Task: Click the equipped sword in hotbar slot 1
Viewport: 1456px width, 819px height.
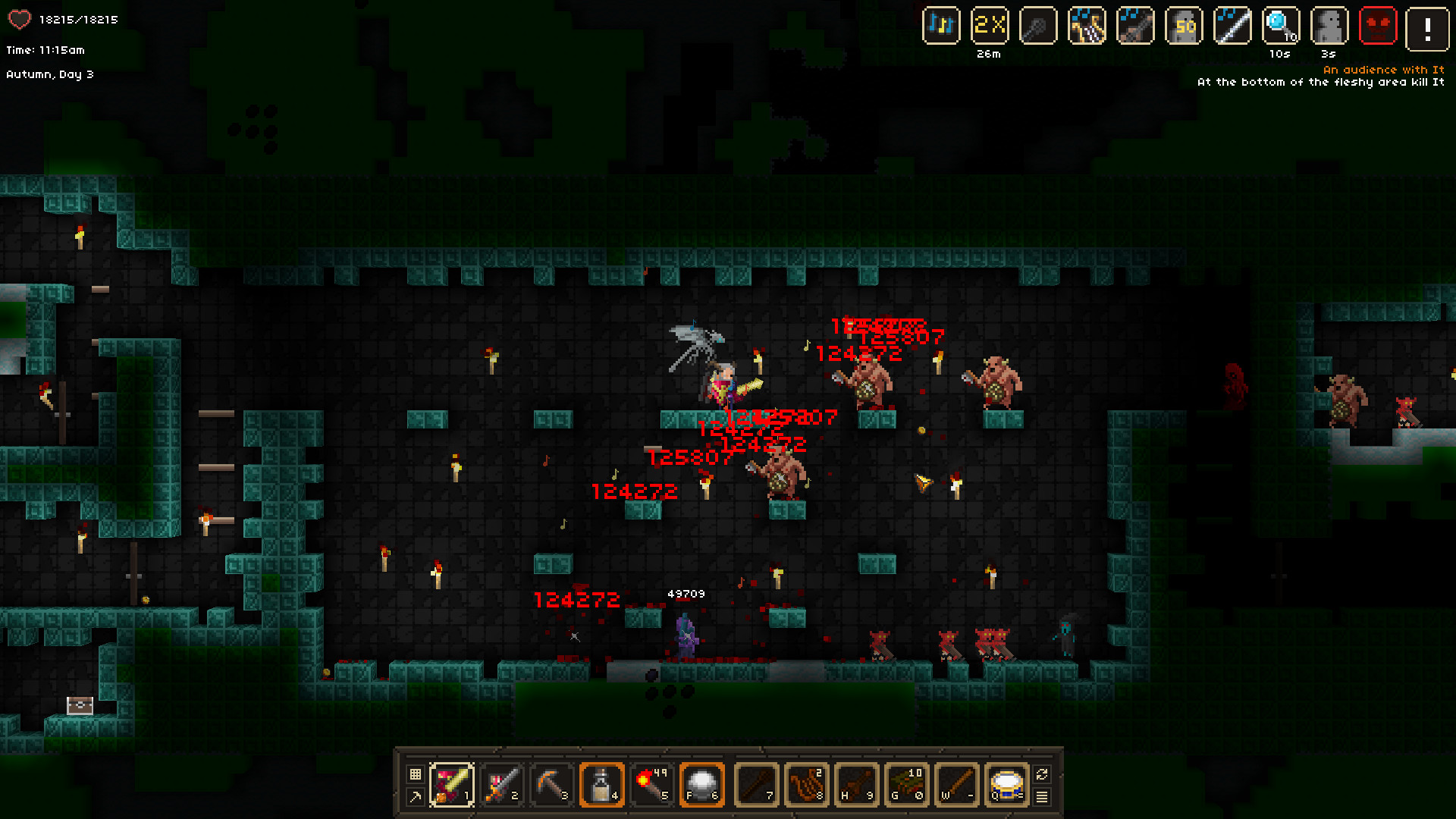Action: coord(453,784)
